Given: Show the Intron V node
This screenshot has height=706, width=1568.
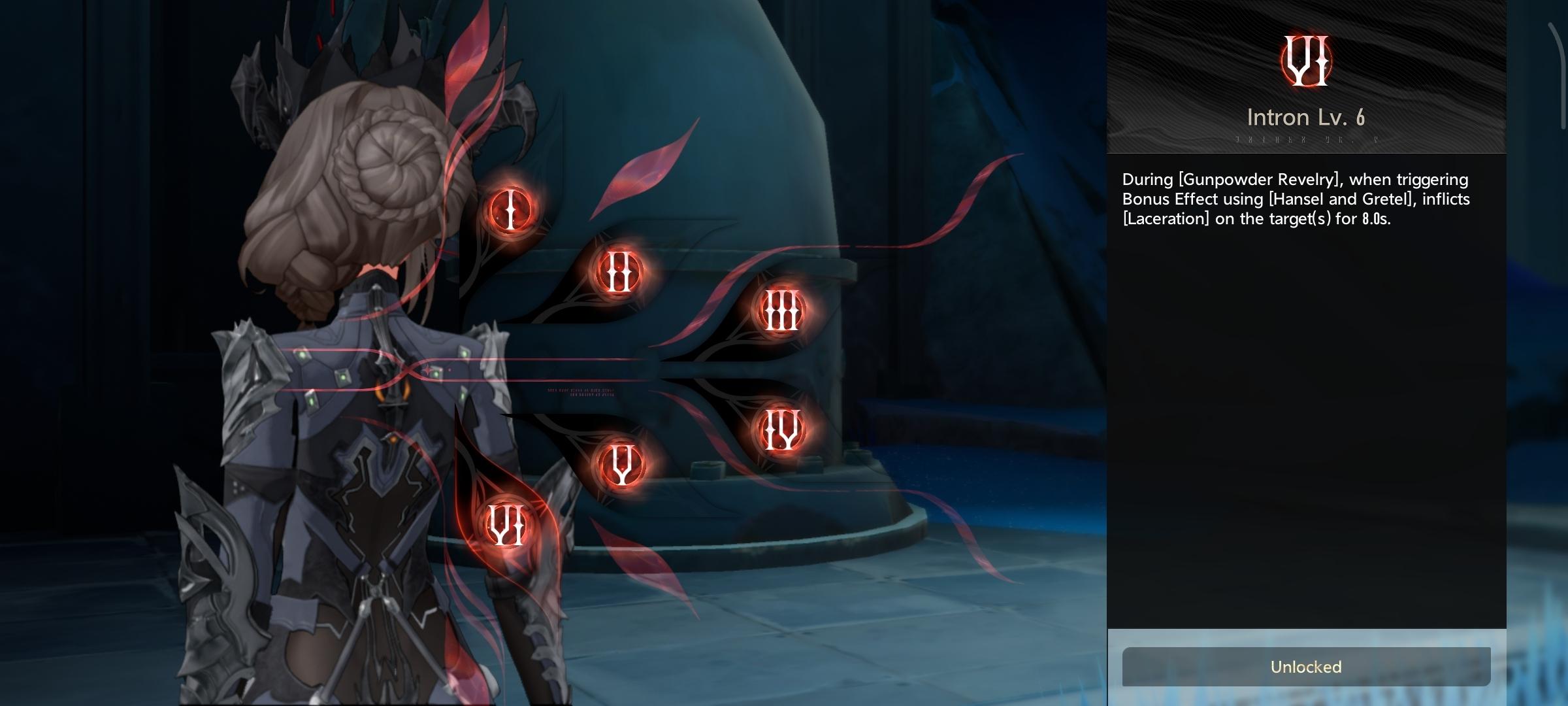Looking at the screenshot, I should (621, 464).
